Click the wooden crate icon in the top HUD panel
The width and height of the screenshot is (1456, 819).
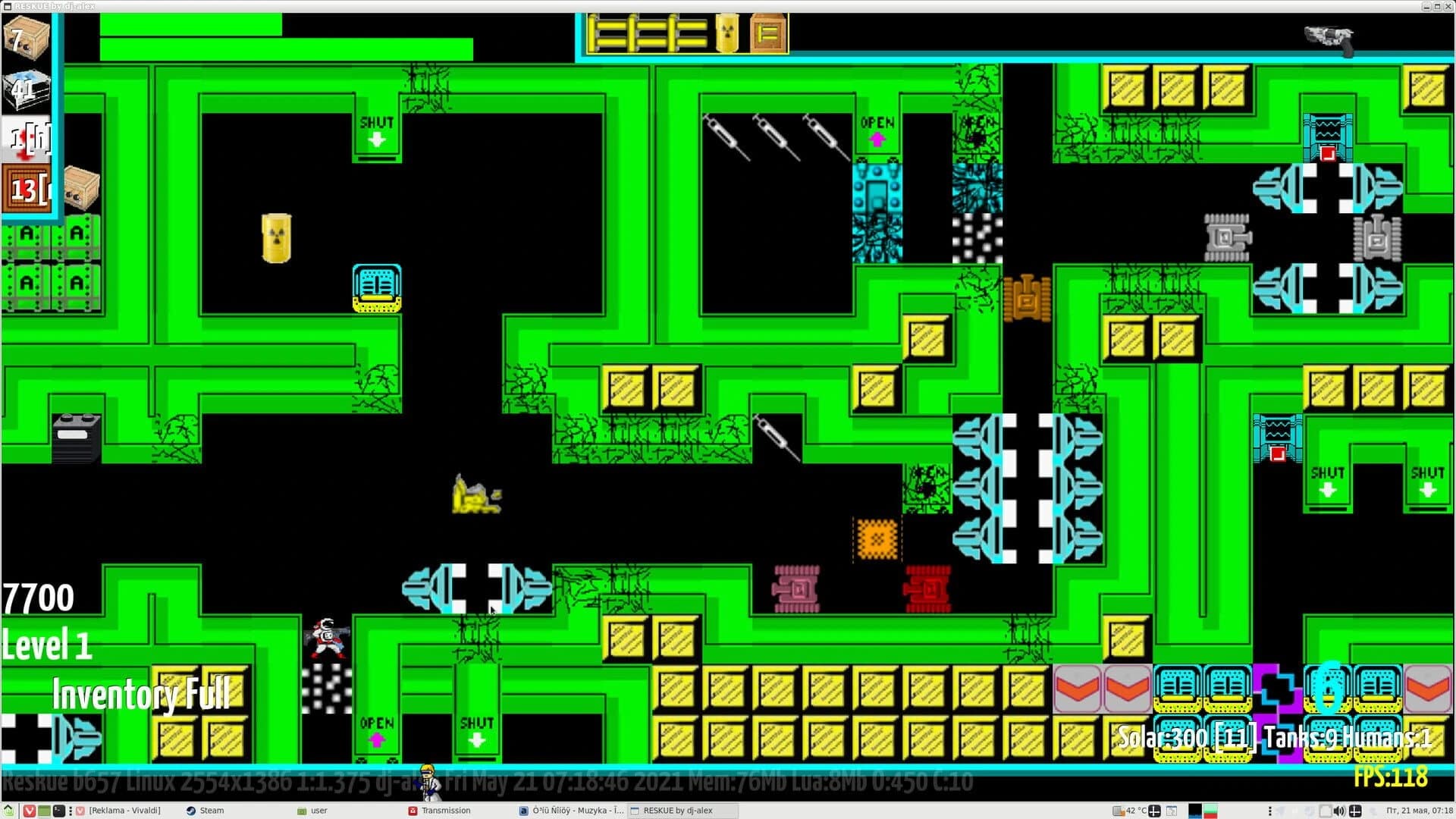767,32
